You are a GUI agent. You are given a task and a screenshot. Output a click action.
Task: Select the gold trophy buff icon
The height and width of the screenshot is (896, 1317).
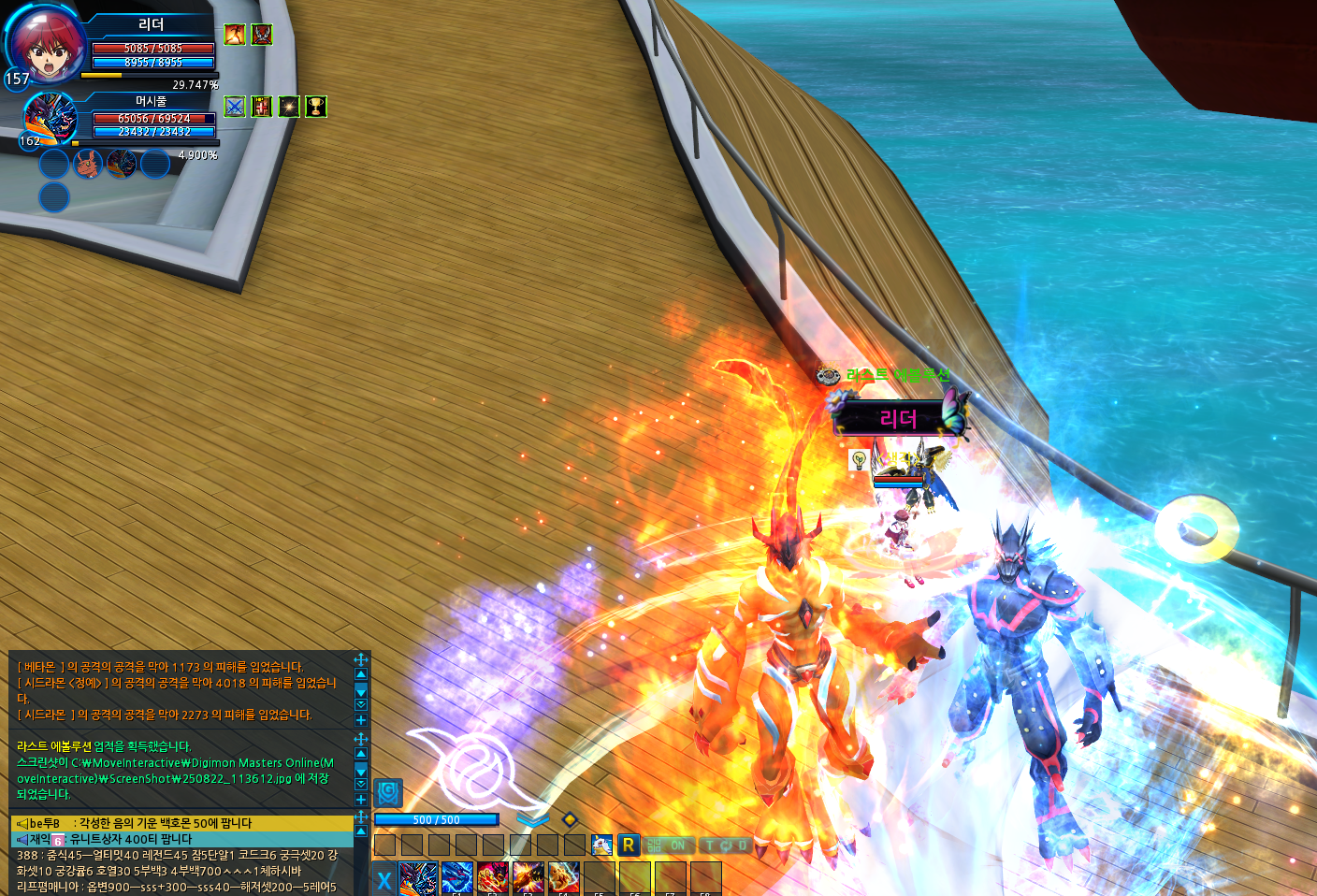pos(316,107)
